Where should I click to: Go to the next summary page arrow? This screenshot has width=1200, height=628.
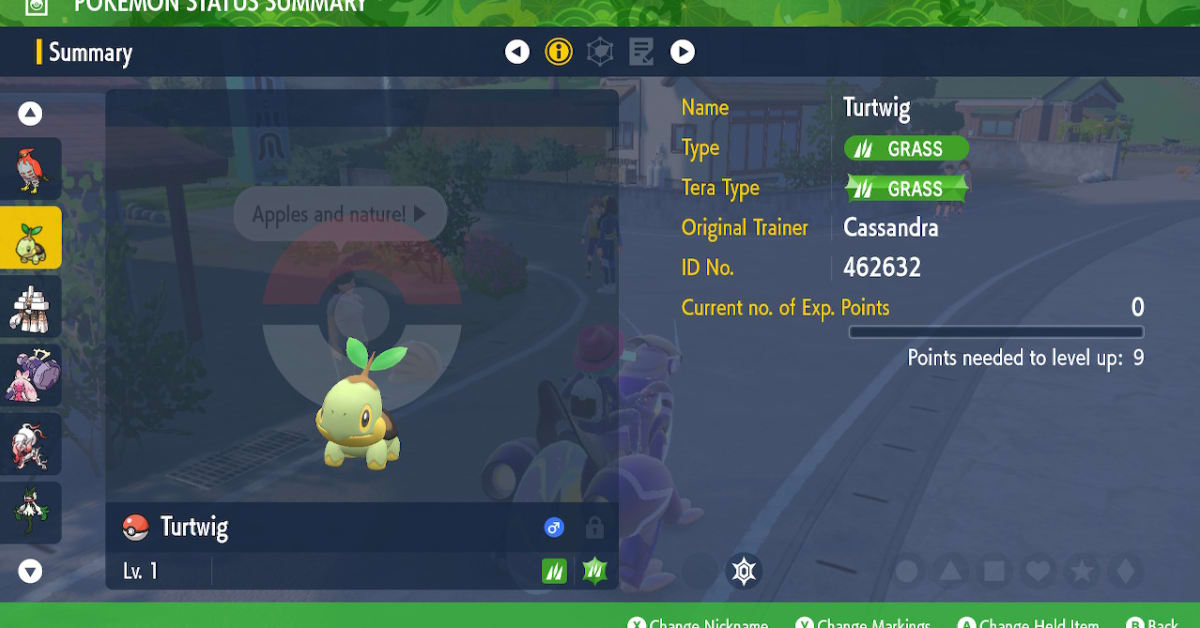pyautogui.click(x=682, y=52)
